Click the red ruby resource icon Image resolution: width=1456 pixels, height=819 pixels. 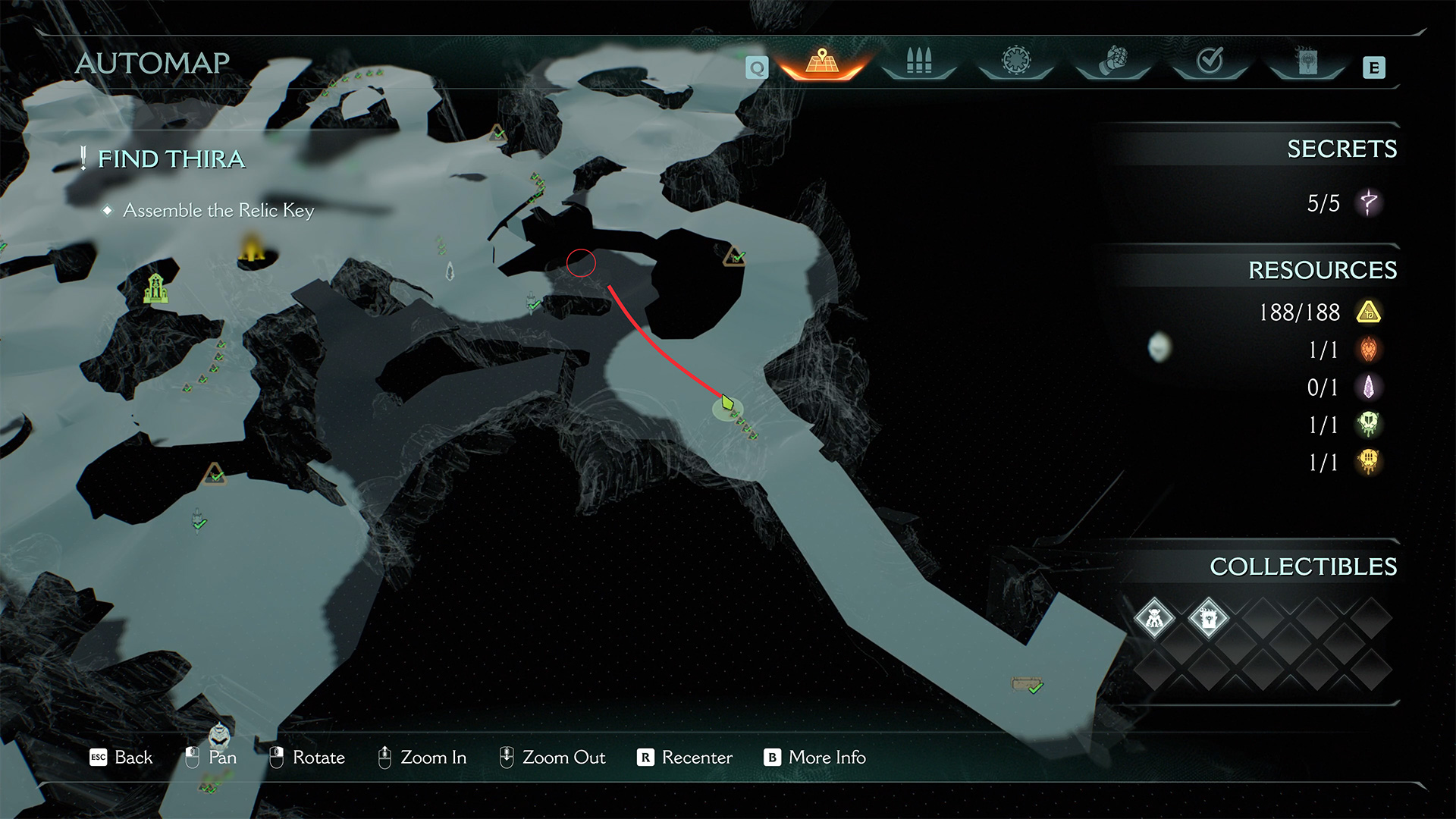[1369, 350]
